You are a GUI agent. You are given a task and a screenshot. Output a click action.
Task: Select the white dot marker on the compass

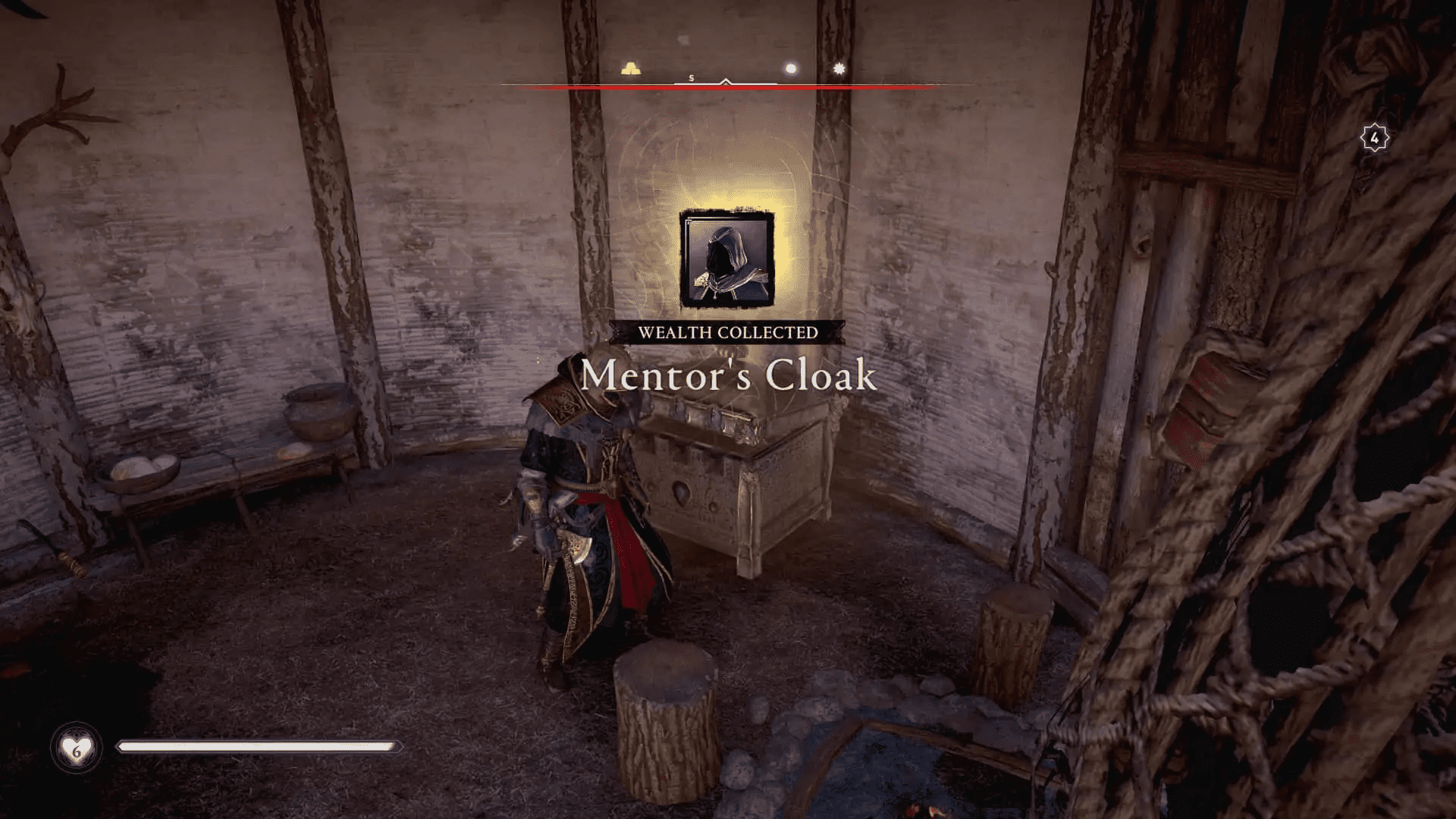[x=790, y=68]
